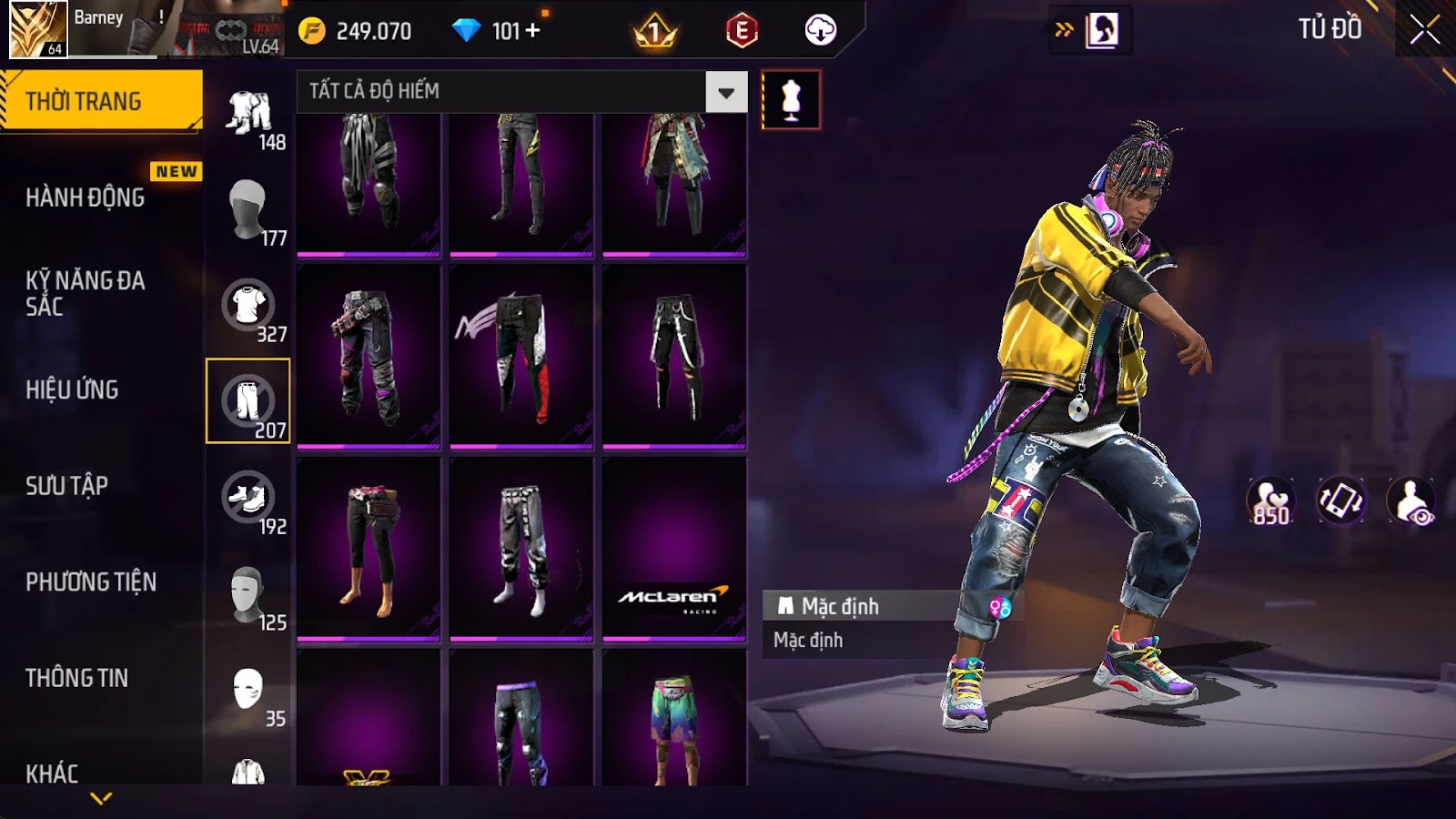The height and width of the screenshot is (819, 1456).
Task: Close the Tủ Đồ wardrobe screen
Action: click(x=1424, y=30)
